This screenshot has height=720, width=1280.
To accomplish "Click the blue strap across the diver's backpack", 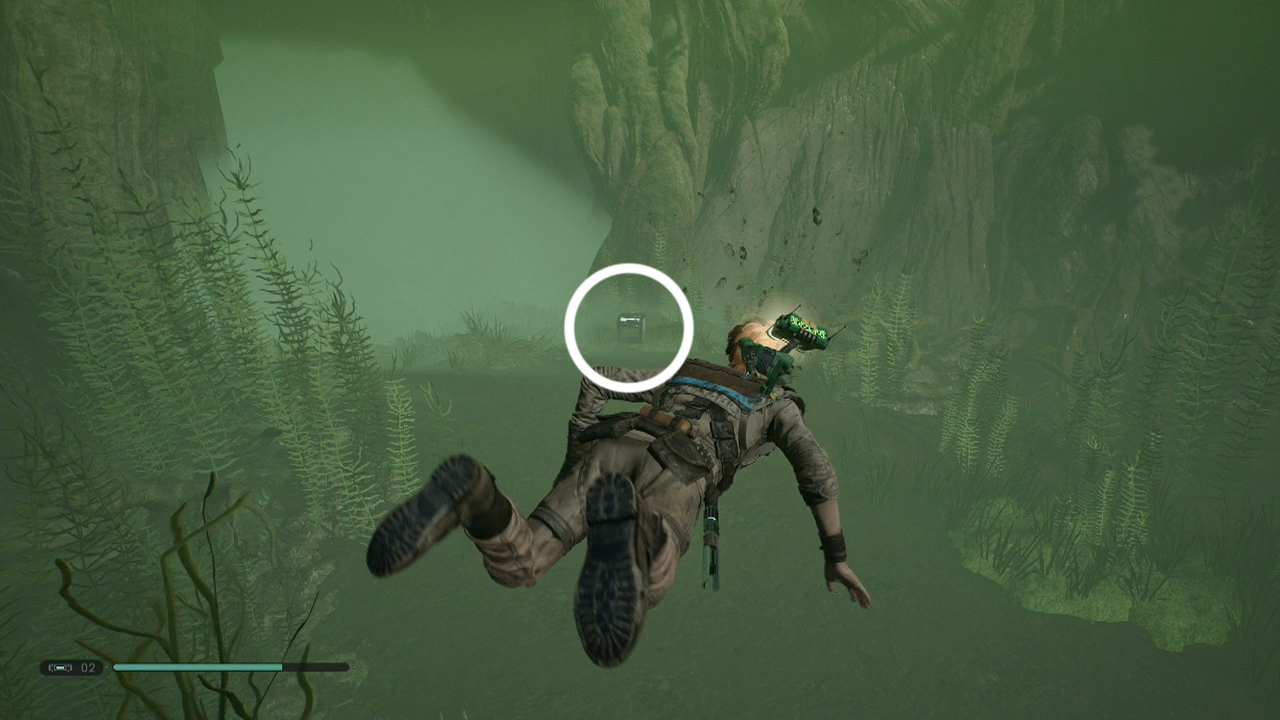I will 710,388.
